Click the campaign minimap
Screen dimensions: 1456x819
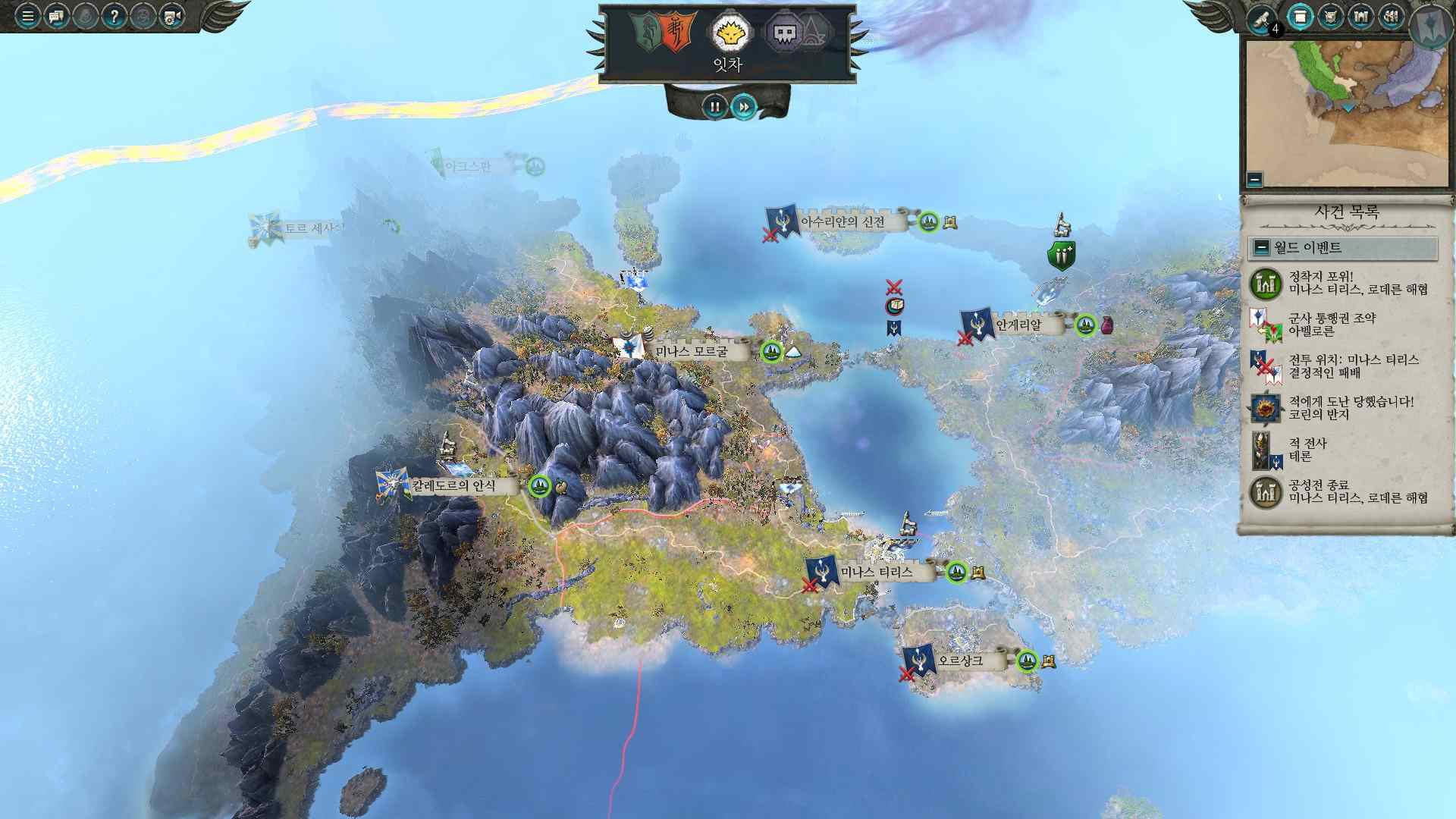(x=1345, y=114)
